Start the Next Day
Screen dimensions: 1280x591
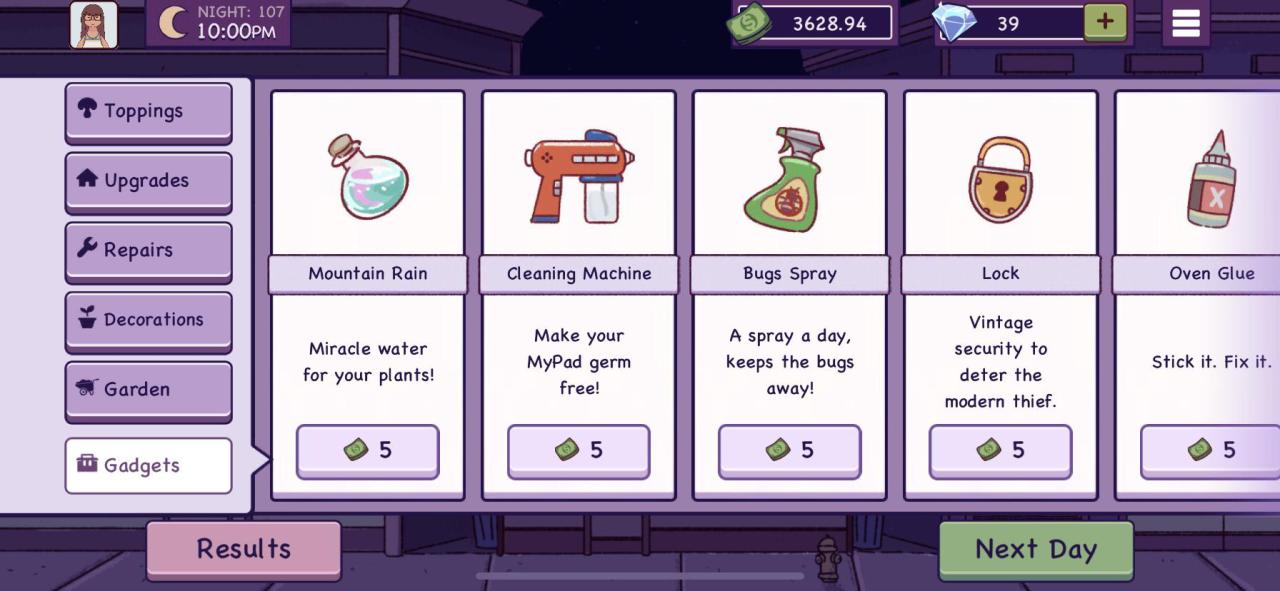tap(1036, 549)
